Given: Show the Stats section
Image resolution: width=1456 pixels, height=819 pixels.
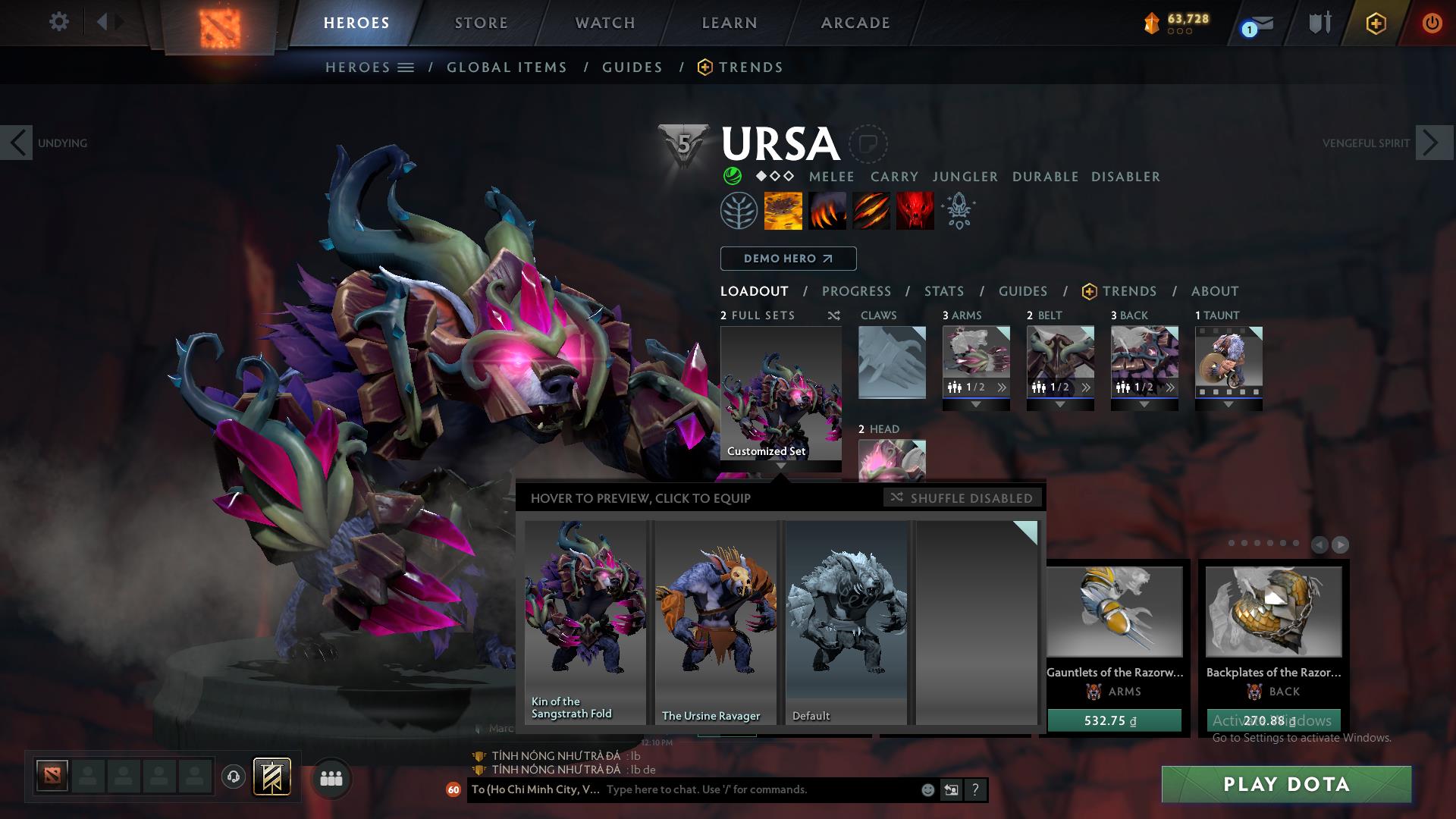Looking at the screenshot, I should pos(944,291).
